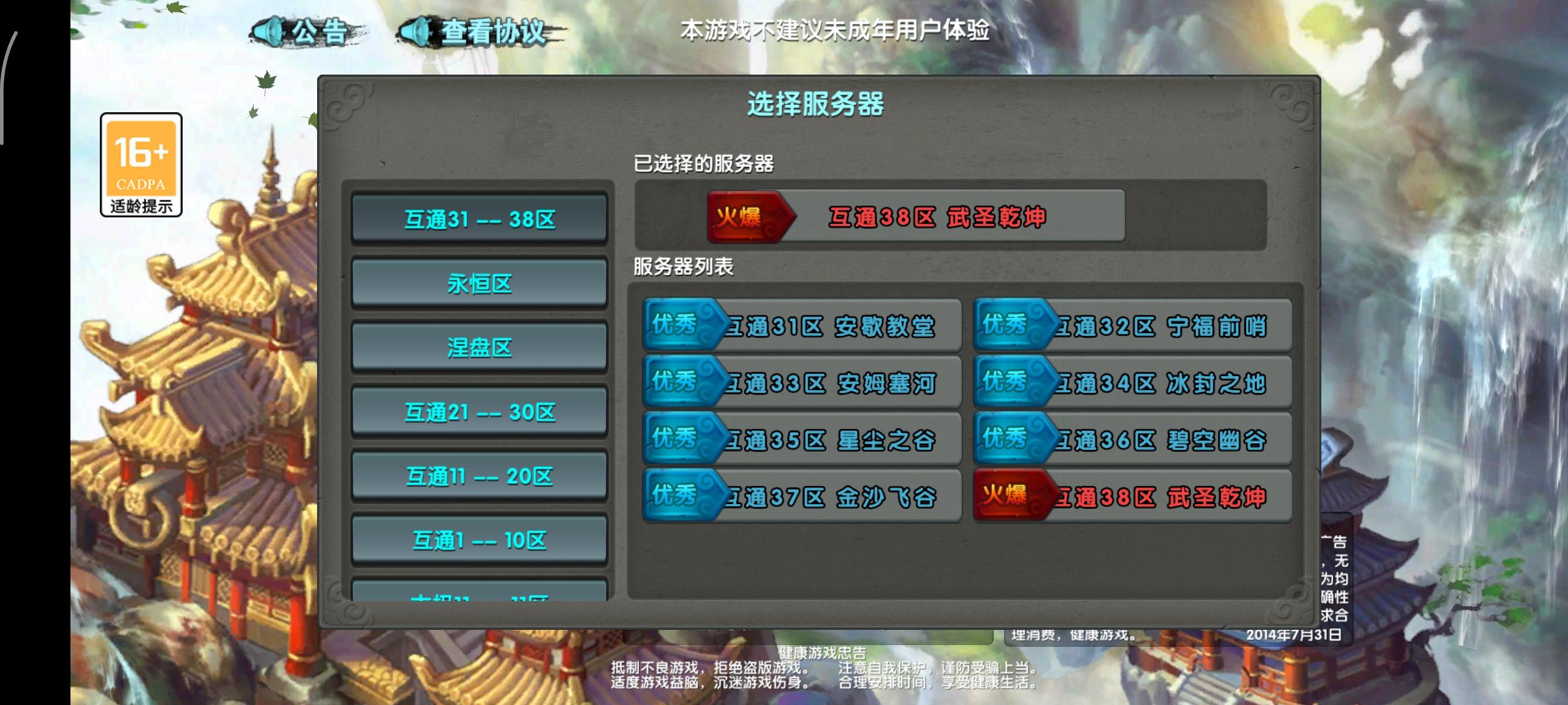Click the 优秀 badge on 互通31区 安歇教堂
The image size is (1568, 705).
[x=678, y=325]
